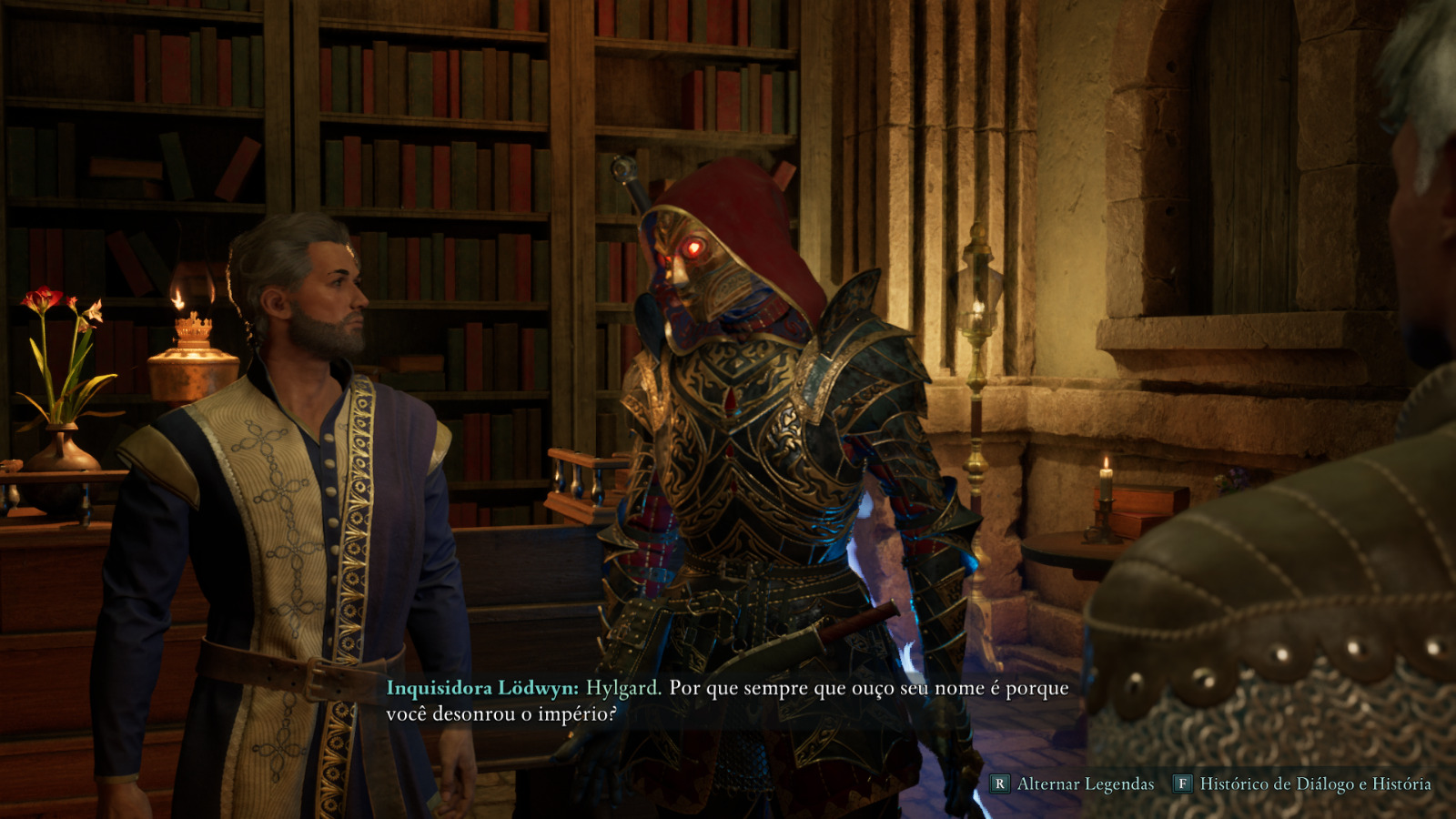1456x819 pixels.
Task: Open Histórico de Diálogo e História
Action: click(x=1304, y=784)
